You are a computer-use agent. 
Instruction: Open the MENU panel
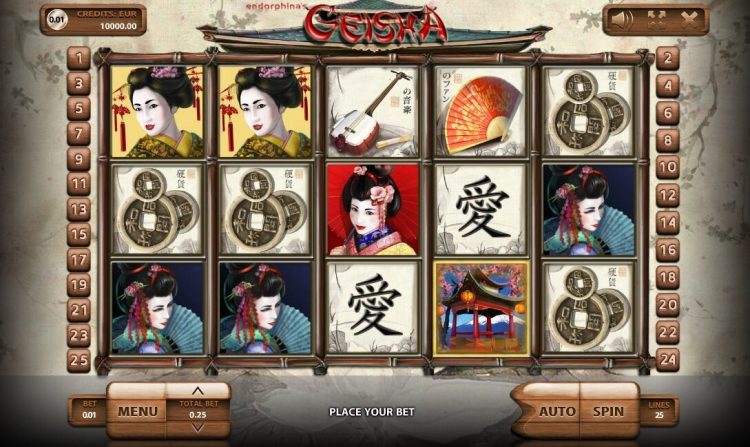[137, 410]
